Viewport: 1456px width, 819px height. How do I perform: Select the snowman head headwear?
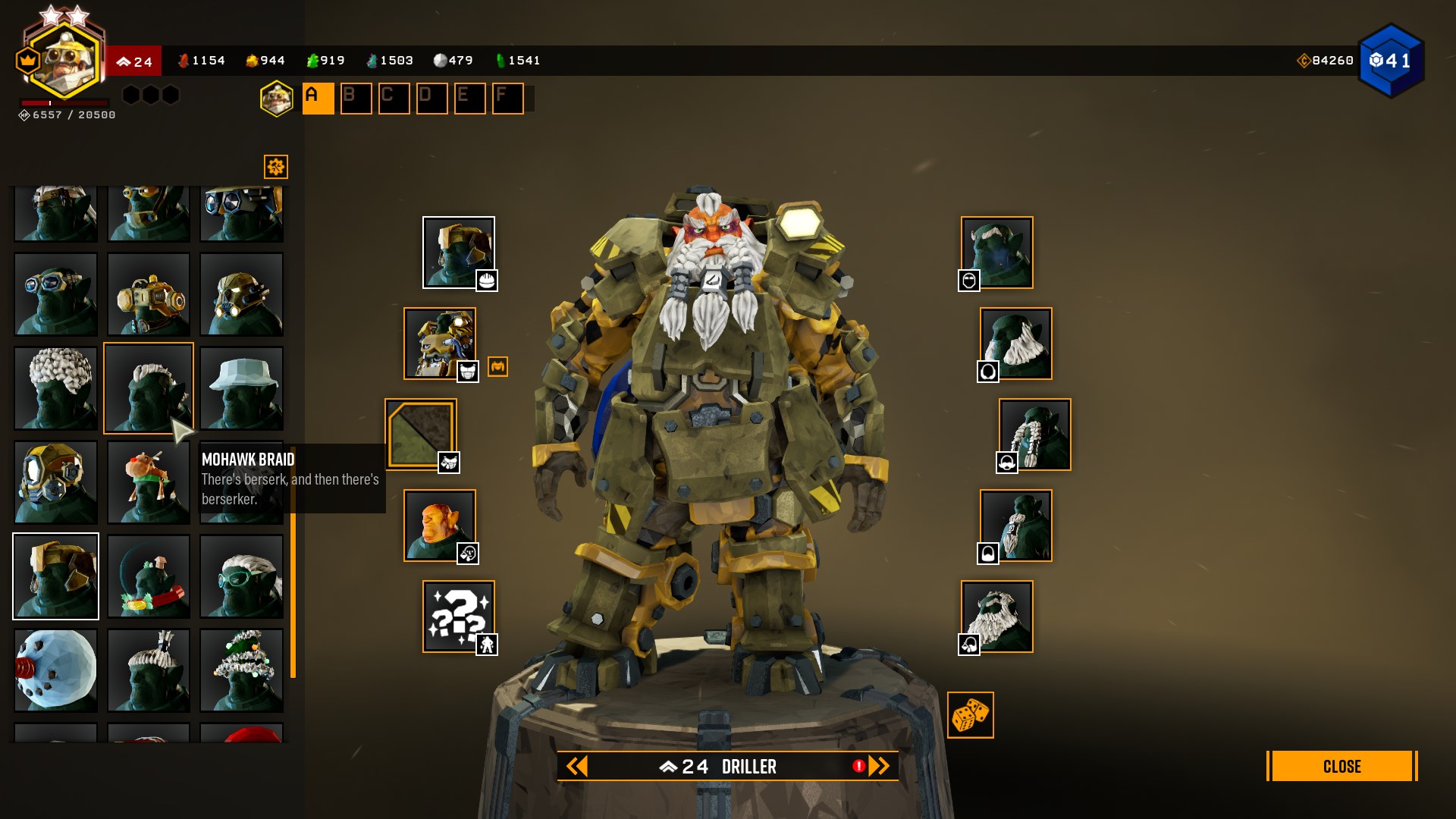[56, 670]
